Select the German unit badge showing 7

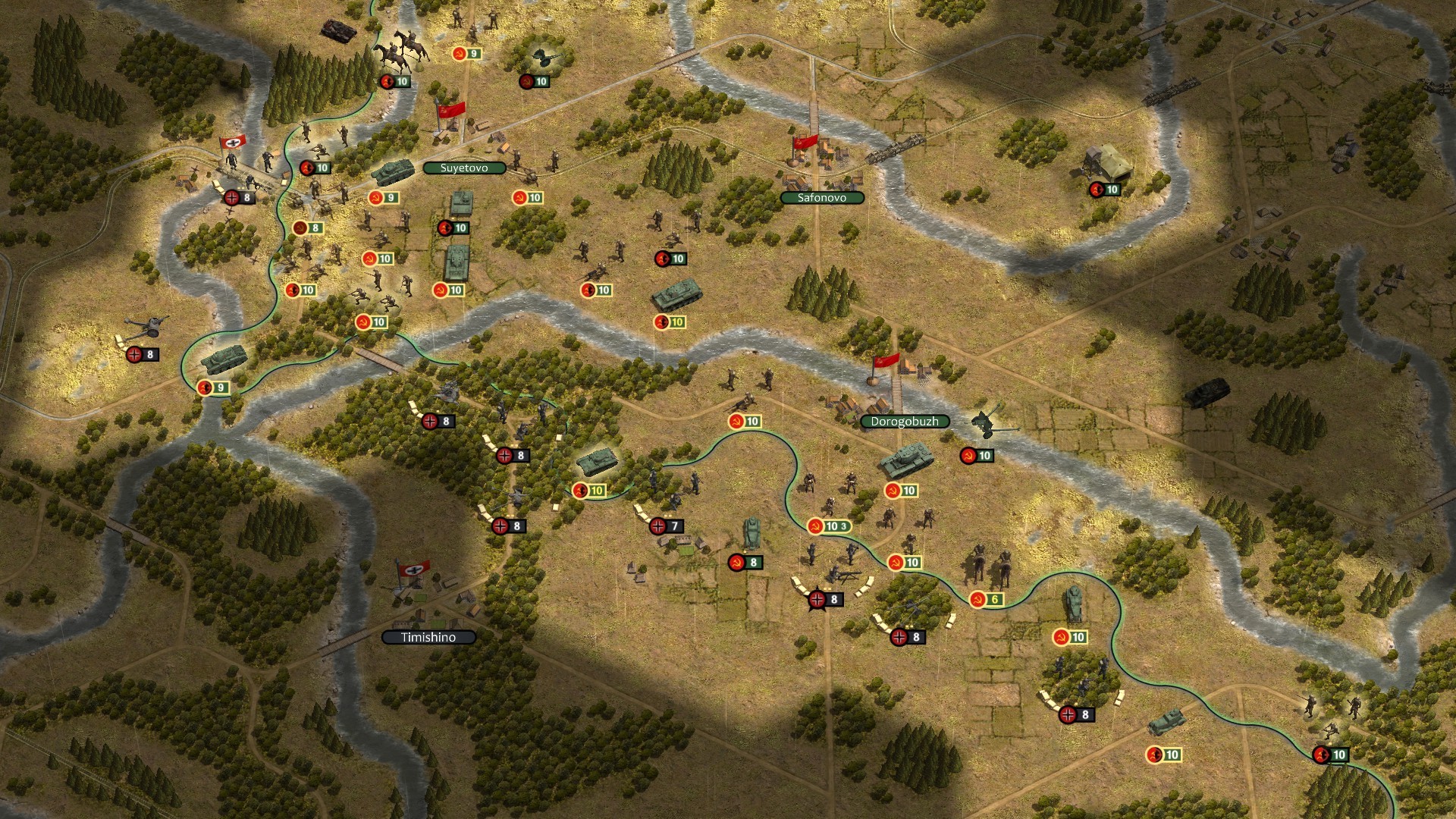tap(666, 526)
